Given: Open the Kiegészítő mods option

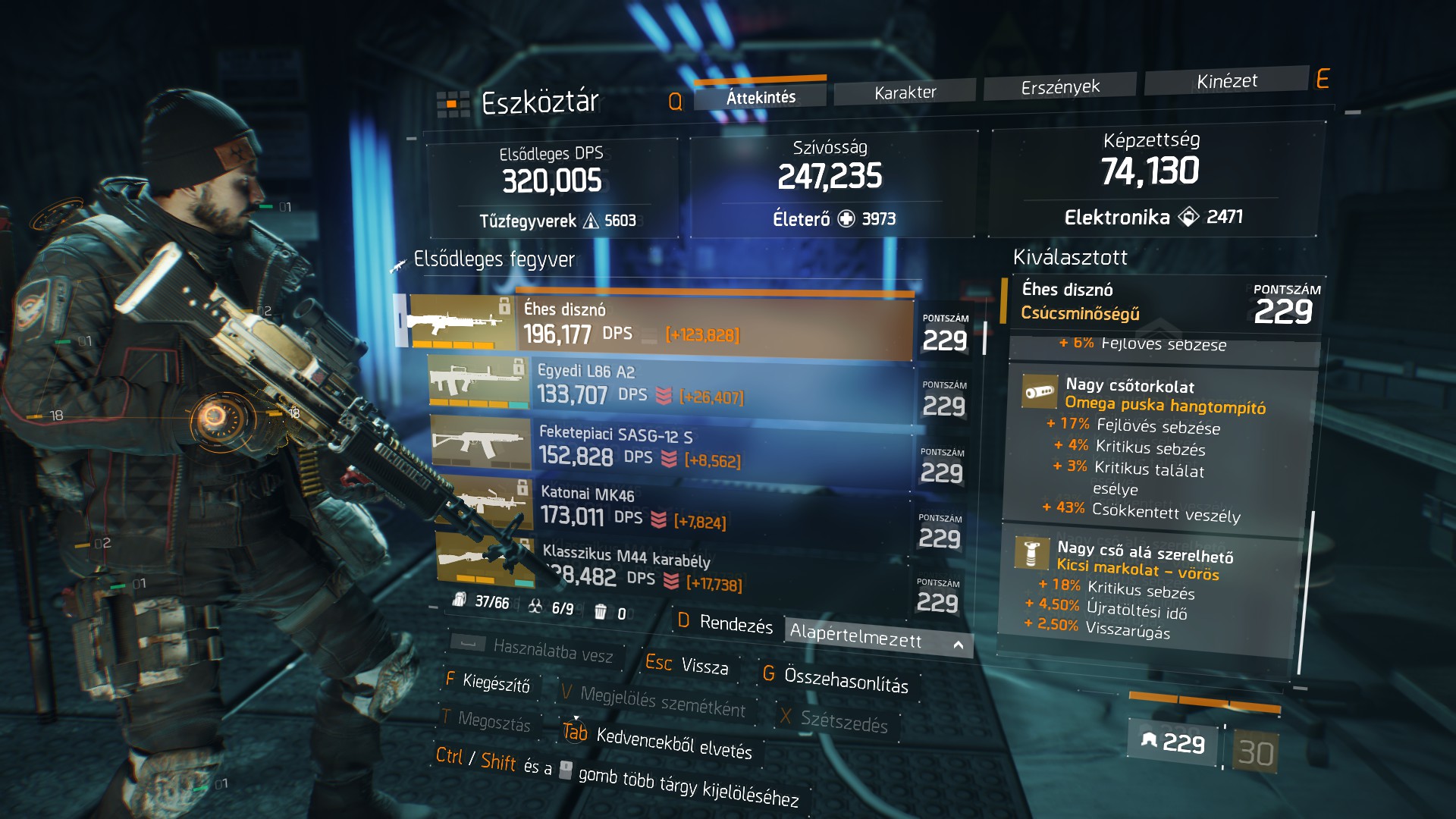Looking at the screenshot, I should 488,682.
